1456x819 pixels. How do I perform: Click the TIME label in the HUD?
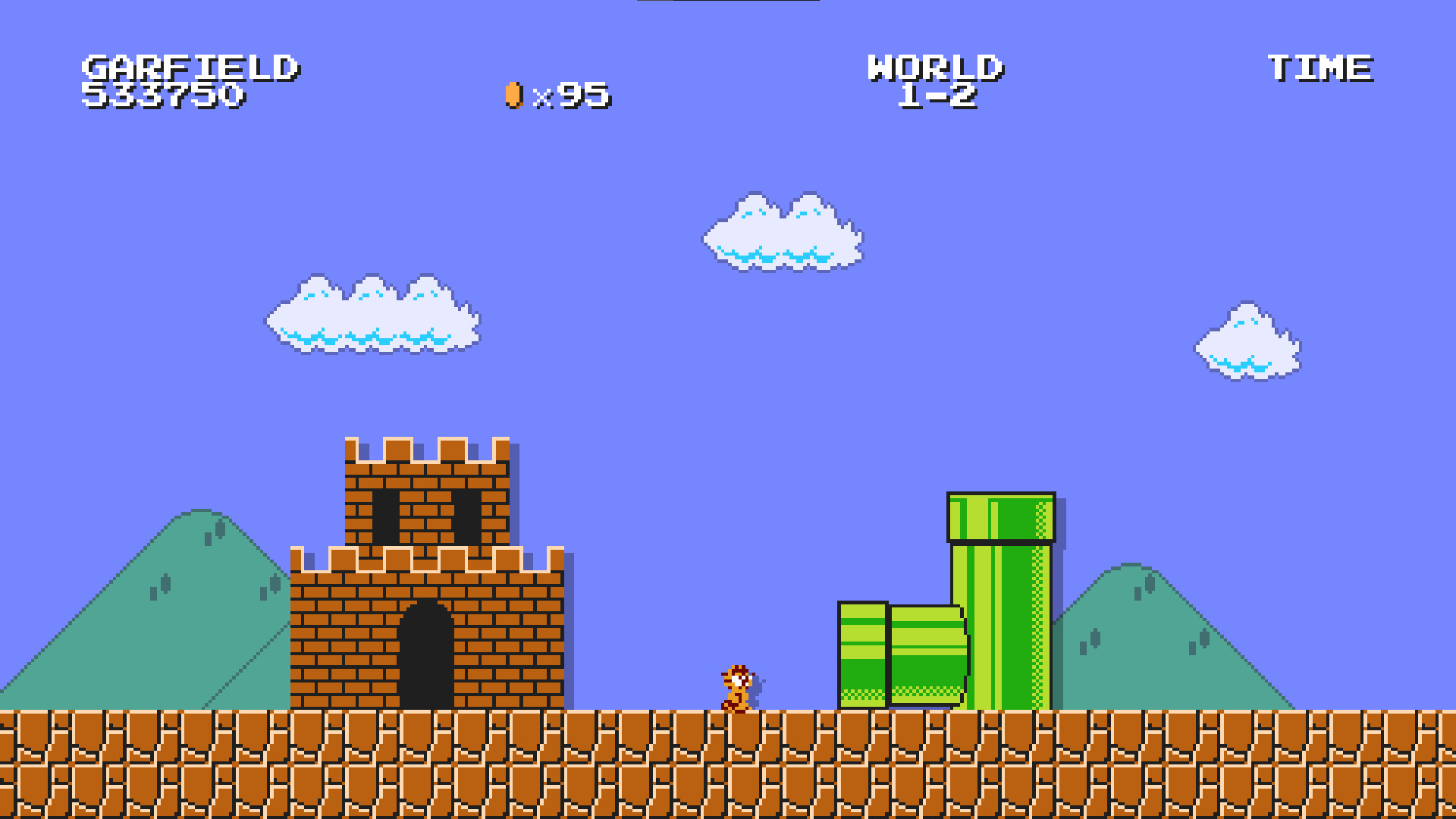pos(1319,68)
